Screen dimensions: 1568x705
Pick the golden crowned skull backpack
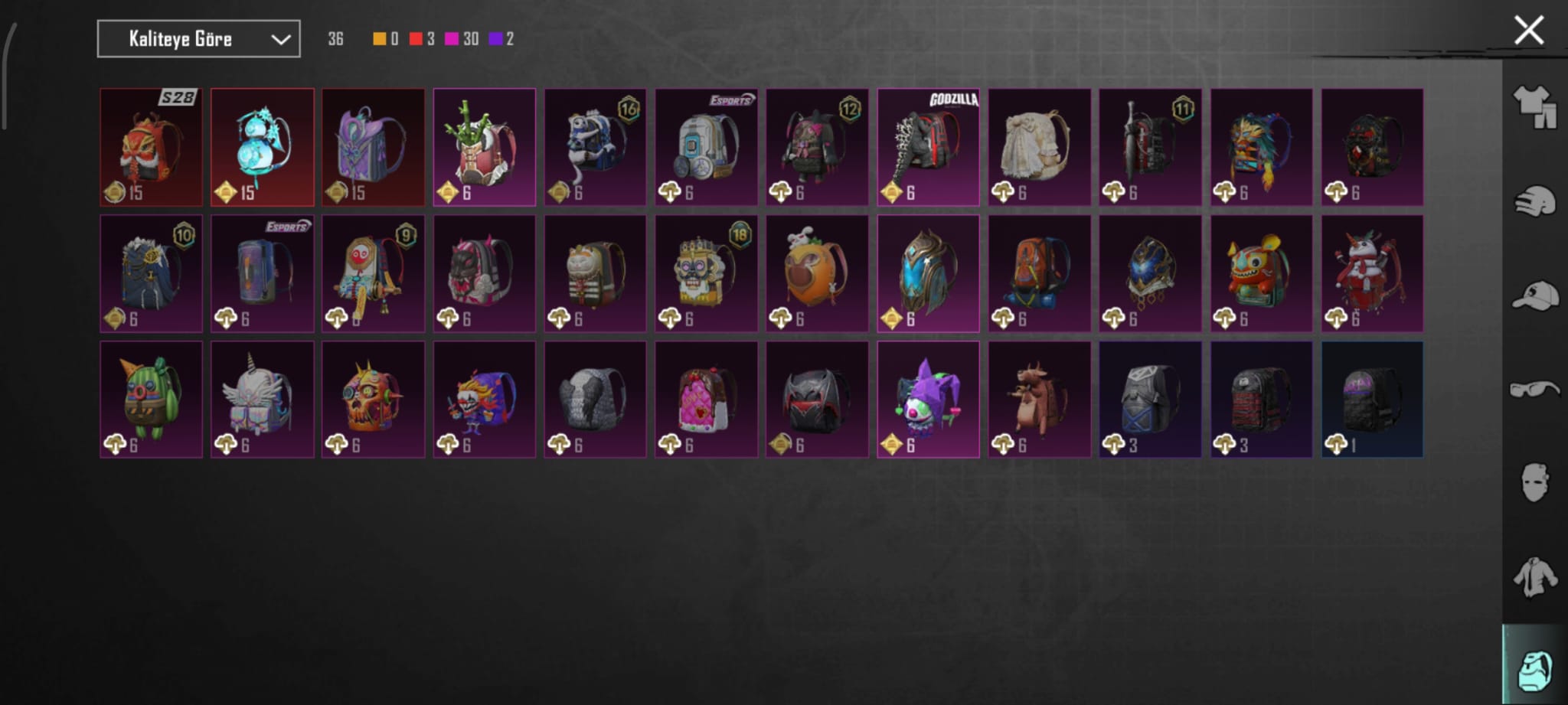706,273
